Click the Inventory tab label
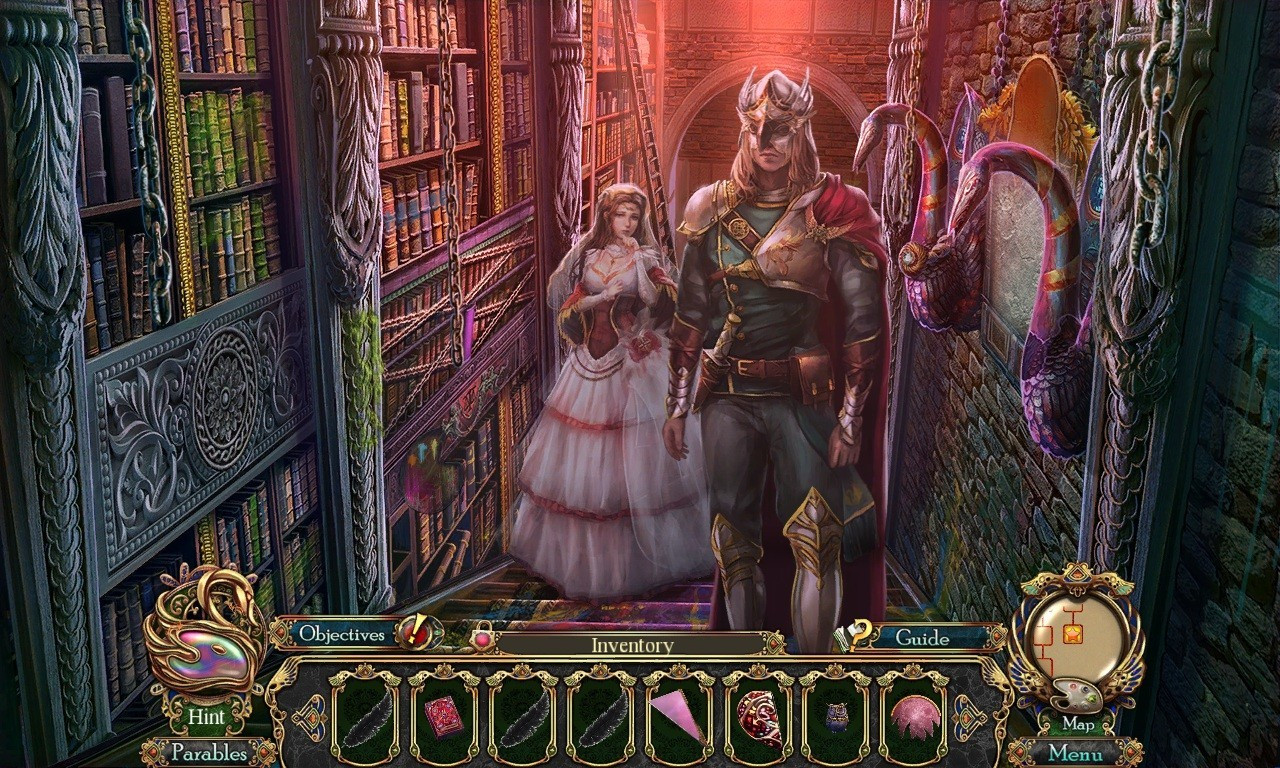Screen dimensions: 1280x768 point(631,645)
